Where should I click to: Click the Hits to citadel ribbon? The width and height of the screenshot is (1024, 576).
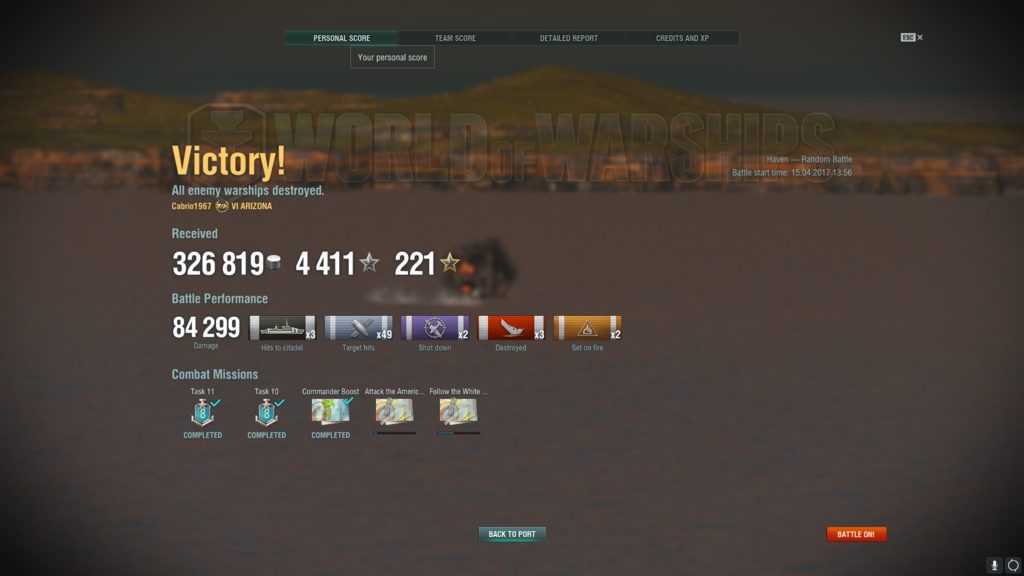point(282,328)
